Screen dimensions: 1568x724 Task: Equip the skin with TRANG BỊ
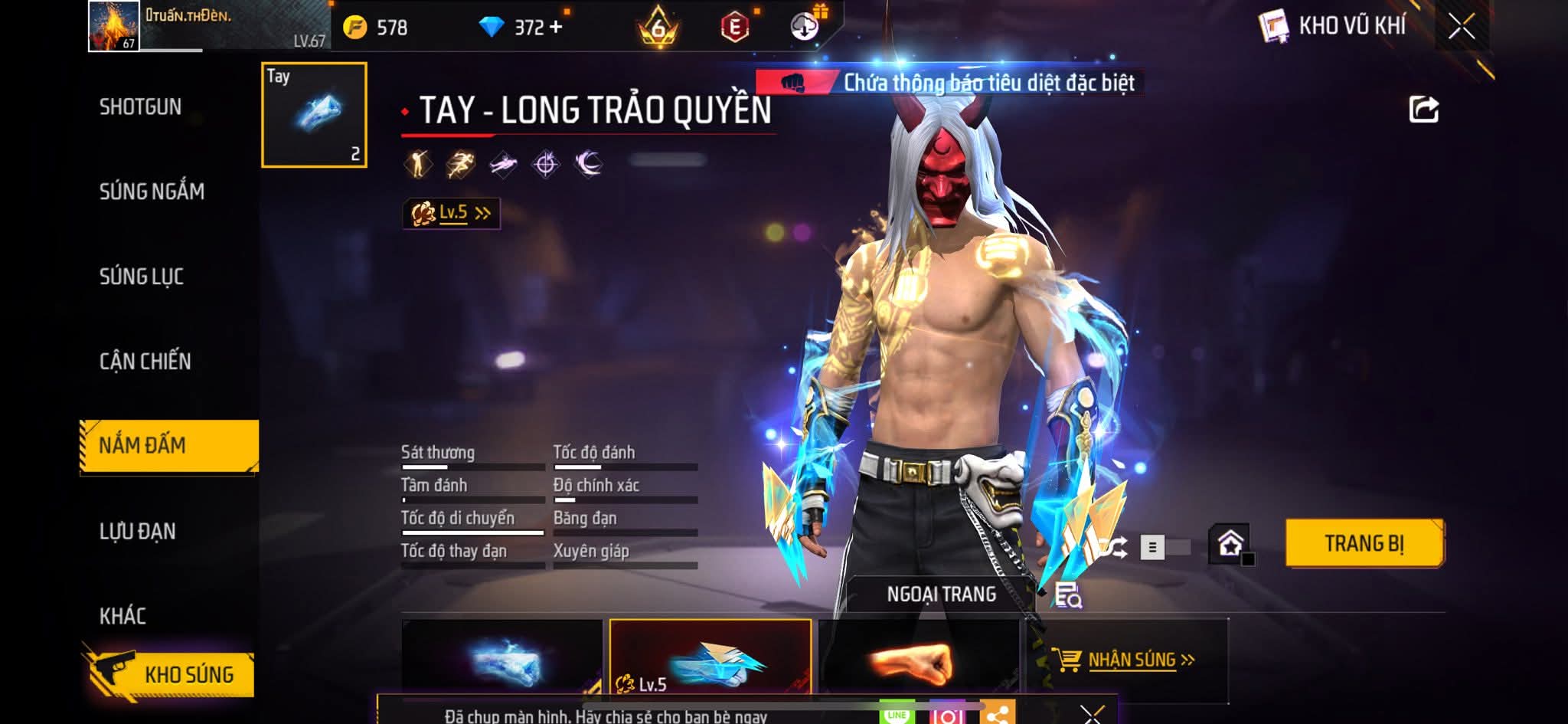tap(1364, 544)
